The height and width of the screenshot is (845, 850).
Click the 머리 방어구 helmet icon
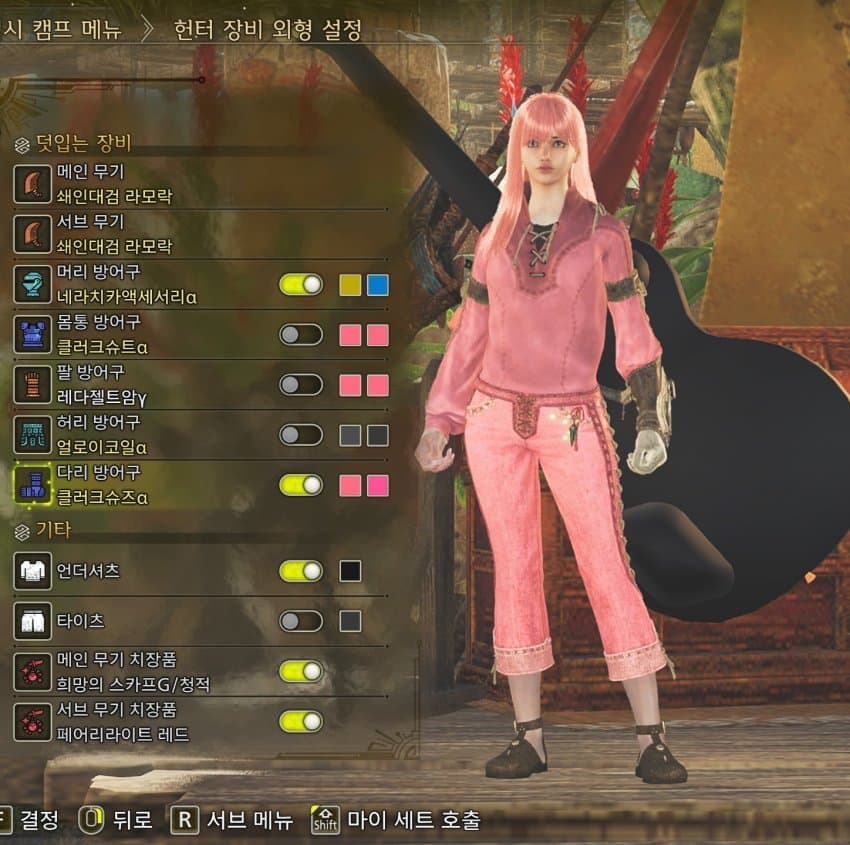pos(32,285)
